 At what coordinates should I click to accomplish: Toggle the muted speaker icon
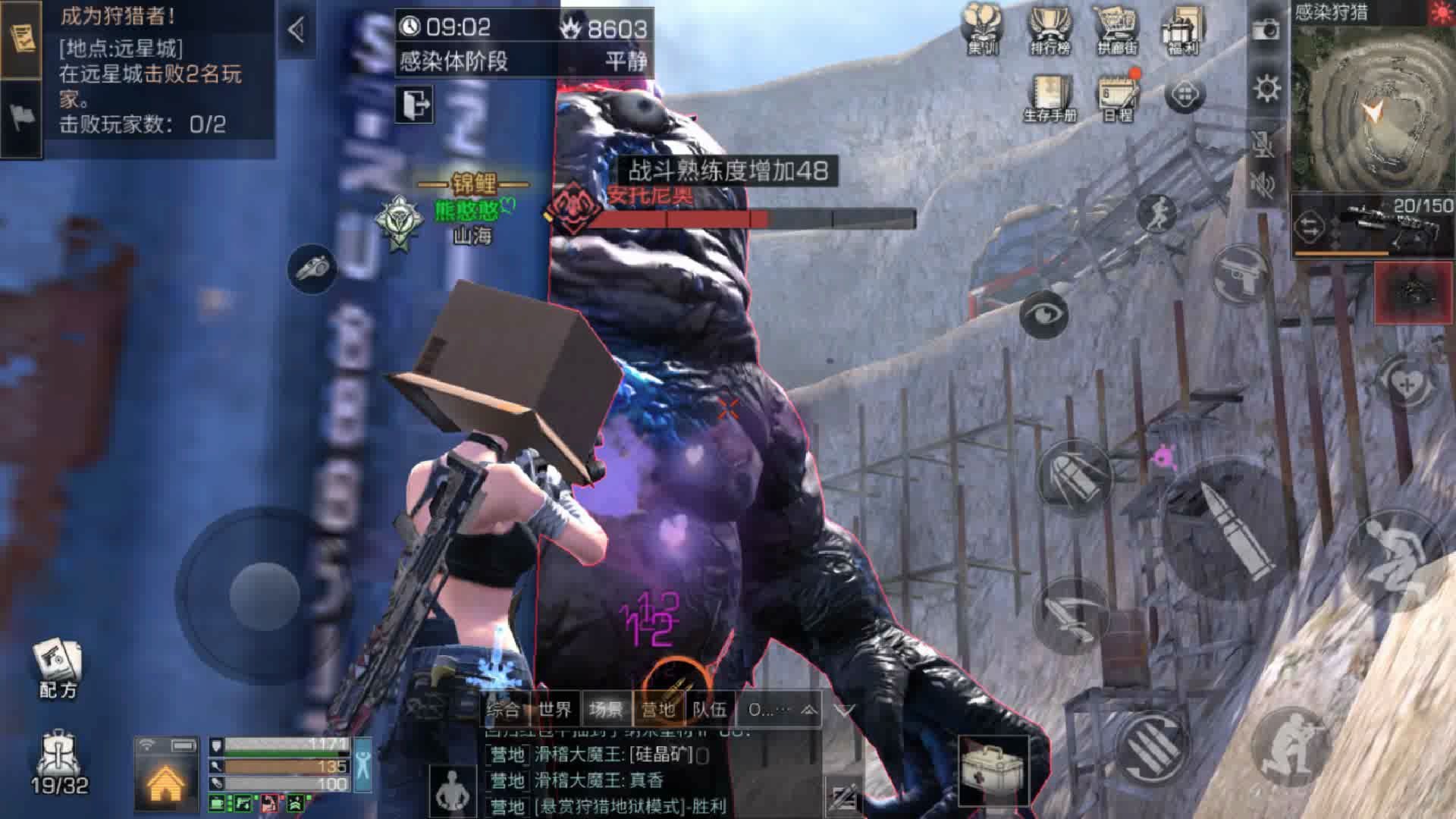(x=1263, y=184)
